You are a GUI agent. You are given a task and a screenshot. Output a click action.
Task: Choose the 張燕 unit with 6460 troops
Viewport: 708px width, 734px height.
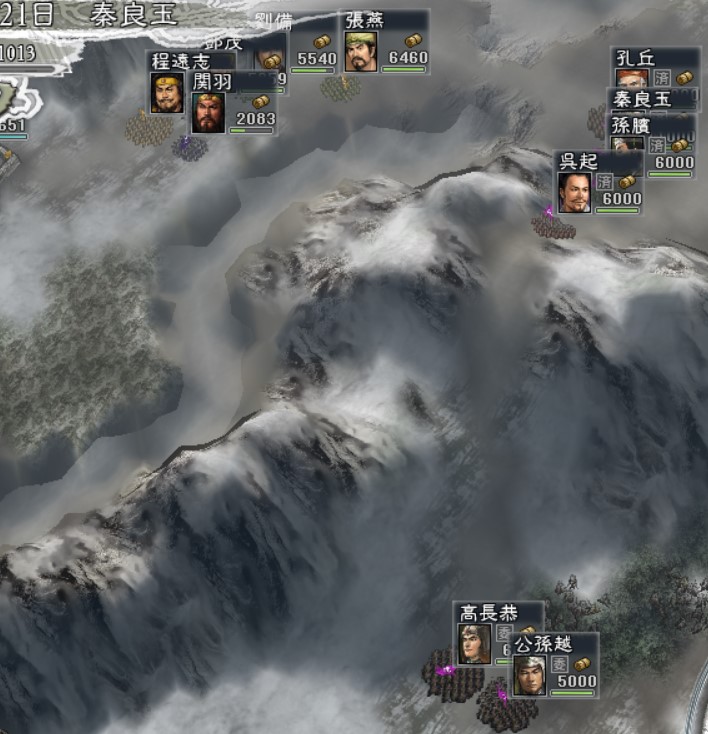pos(385,42)
